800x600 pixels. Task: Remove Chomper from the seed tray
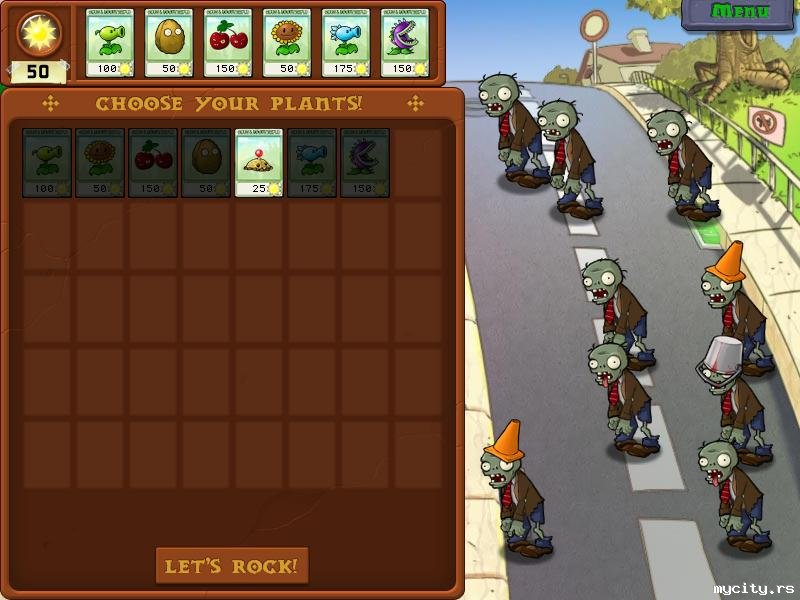(405, 42)
